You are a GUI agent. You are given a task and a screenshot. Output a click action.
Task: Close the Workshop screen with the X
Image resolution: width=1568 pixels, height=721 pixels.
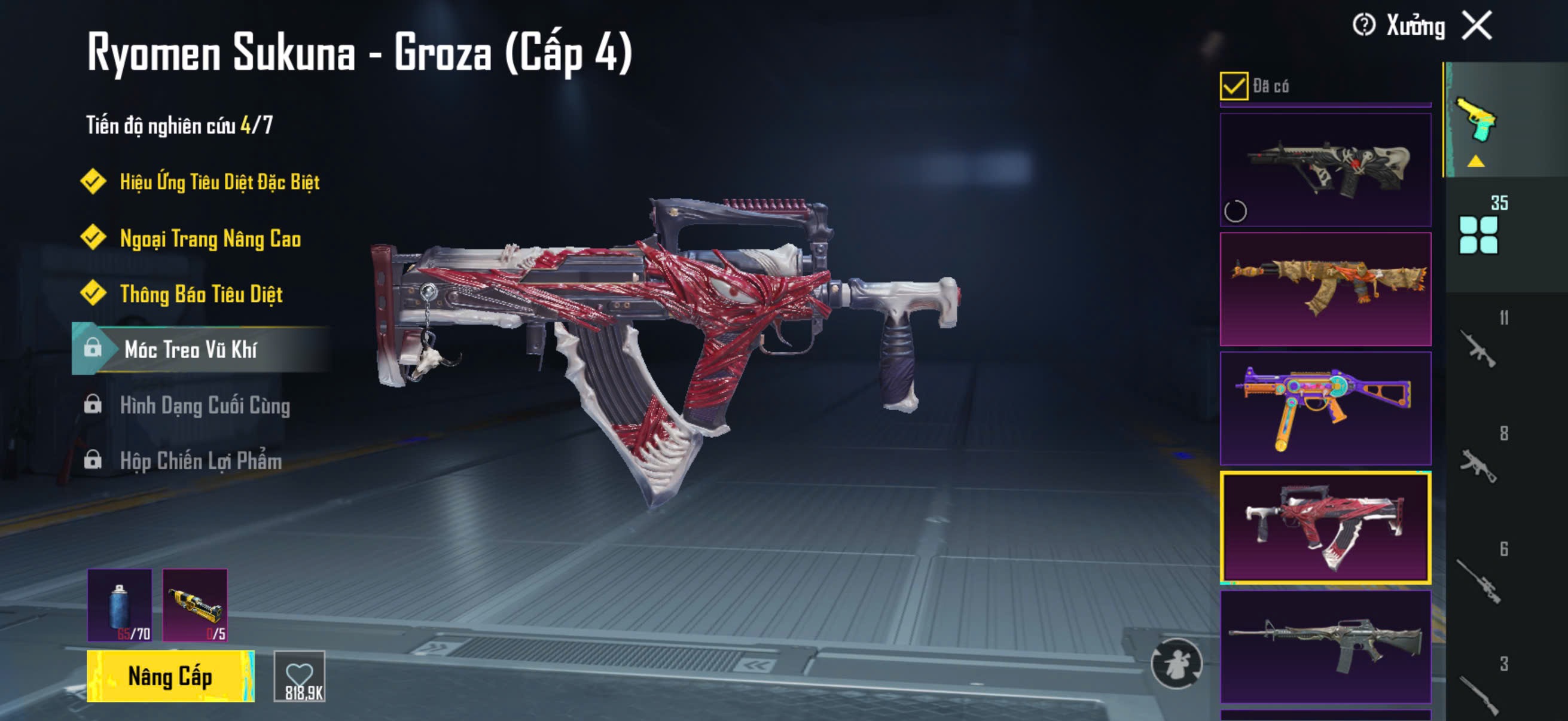pos(1477,26)
